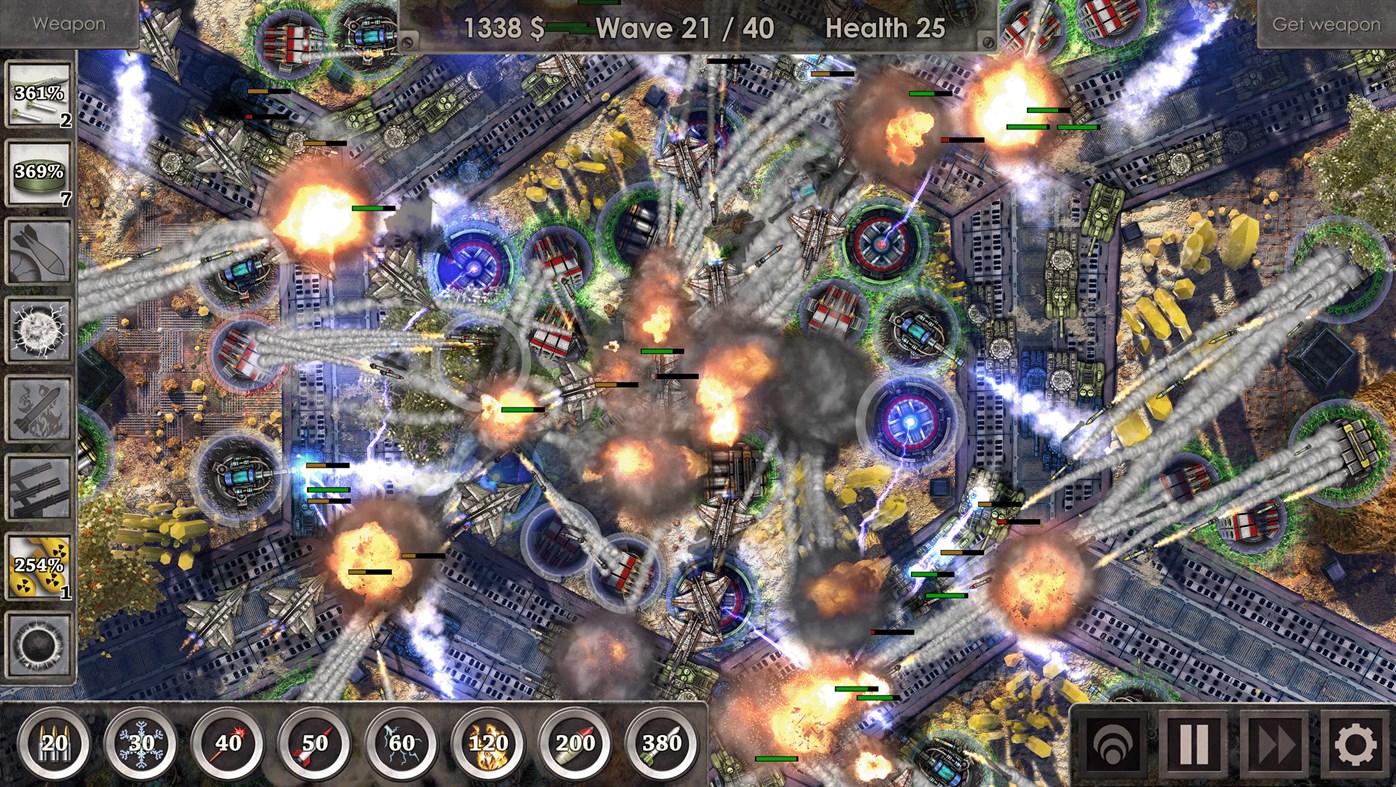Enable fast-forward game speed
The image size is (1396, 787).
[1274, 742]
